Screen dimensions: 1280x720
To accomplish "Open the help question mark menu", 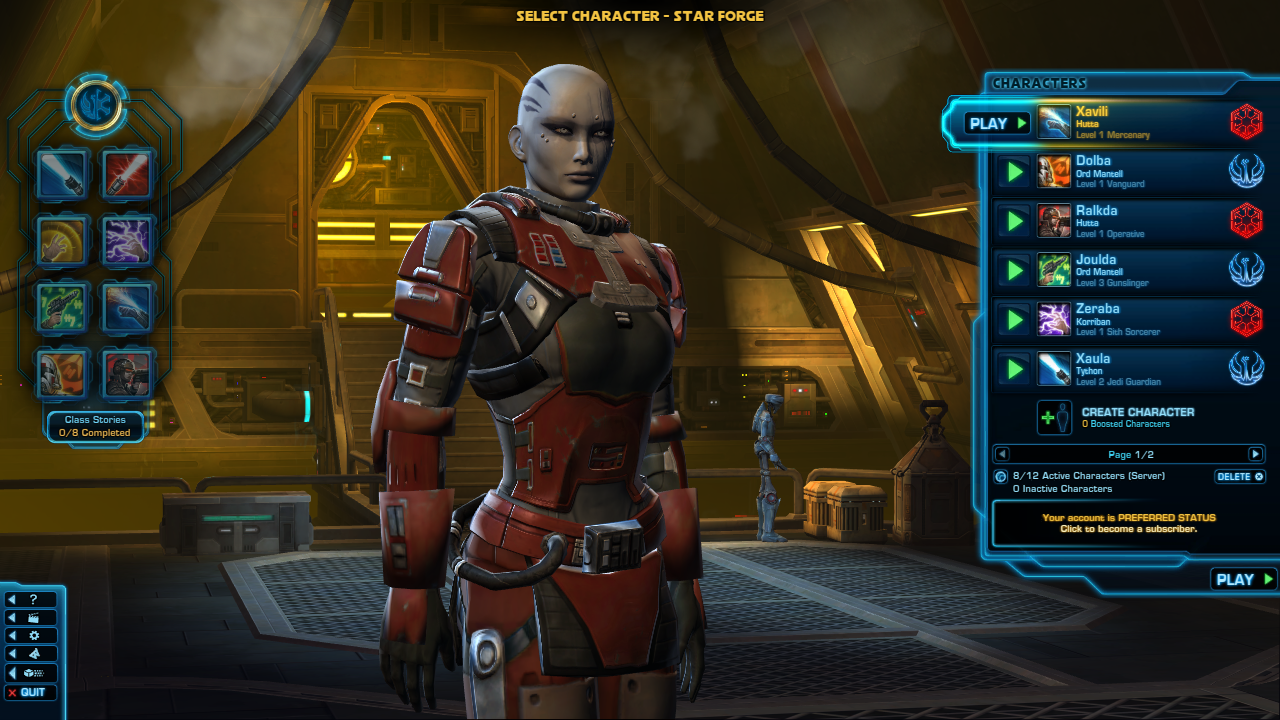I will point(32,600).
